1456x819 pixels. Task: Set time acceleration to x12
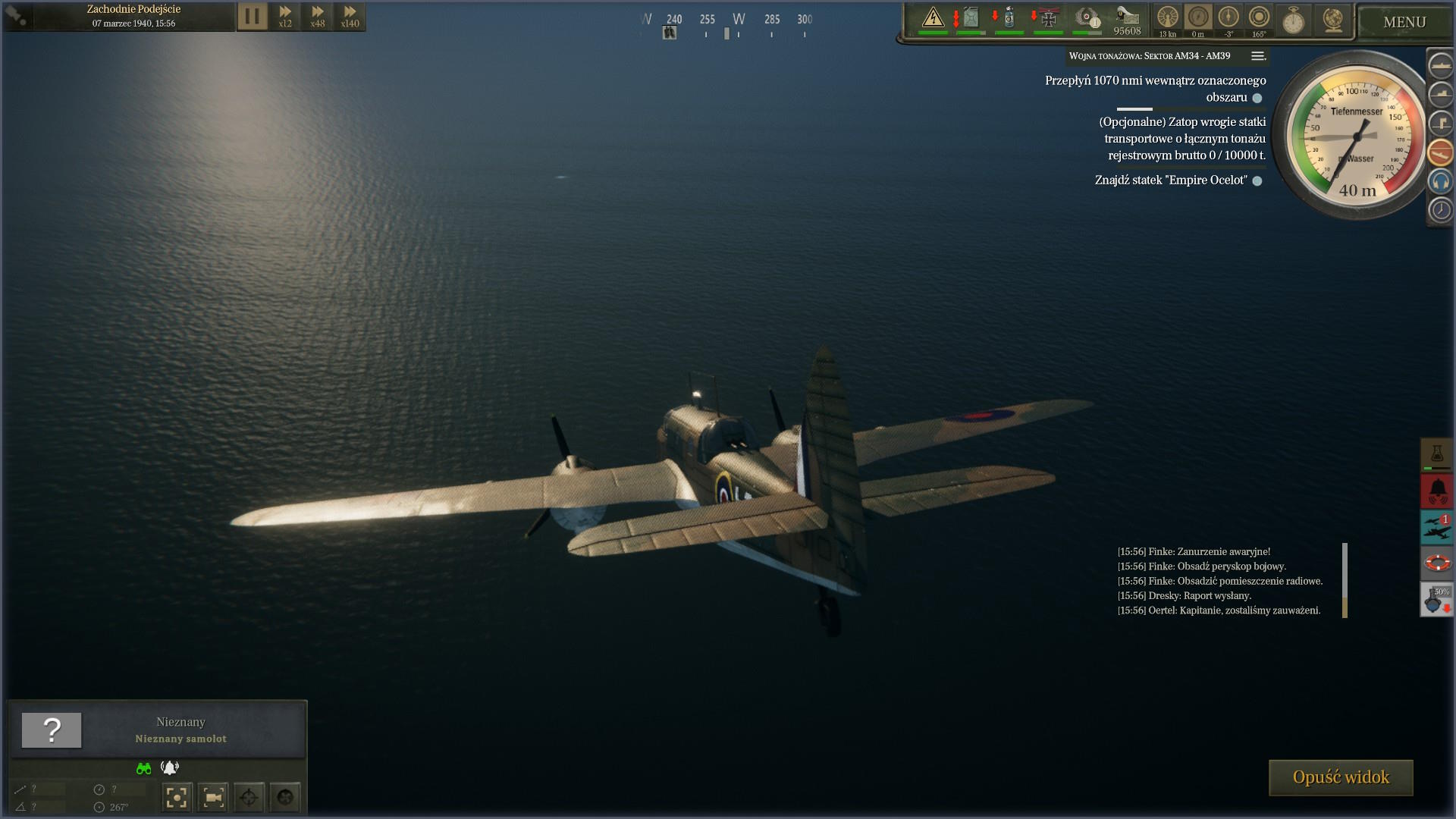point(285,16)
